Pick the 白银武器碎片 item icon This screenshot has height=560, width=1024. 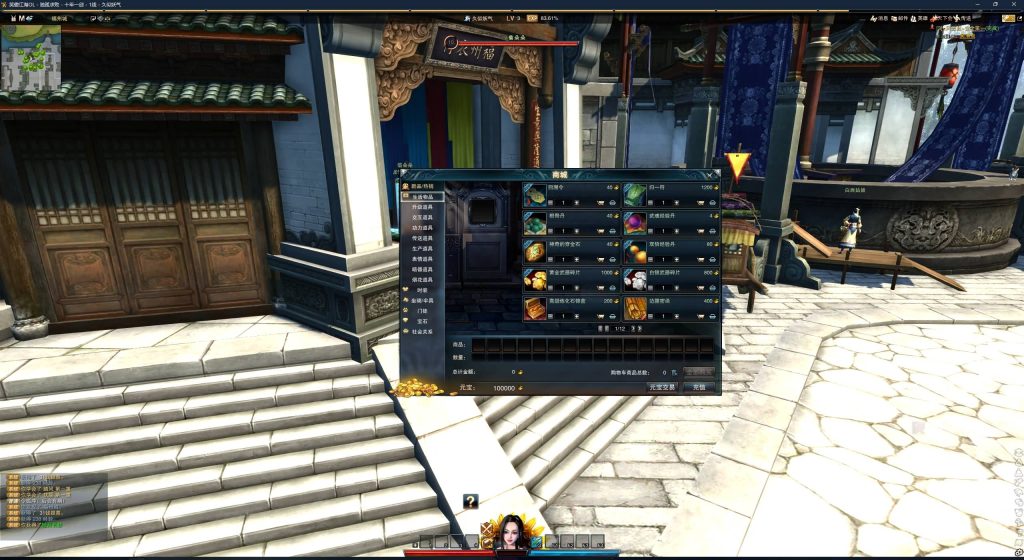point(635,279)
